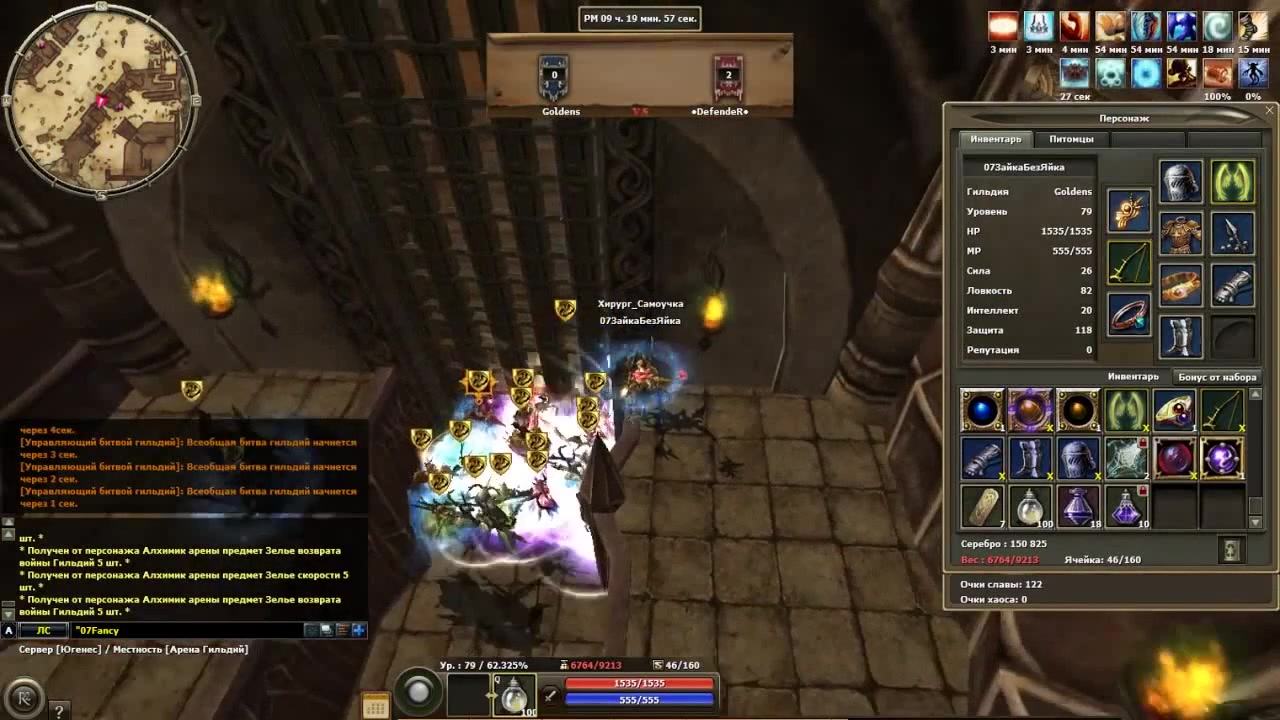1280x720 pixels.
Task: Choose the equipped golden belt slot
Action: (x=1180, y=286)
